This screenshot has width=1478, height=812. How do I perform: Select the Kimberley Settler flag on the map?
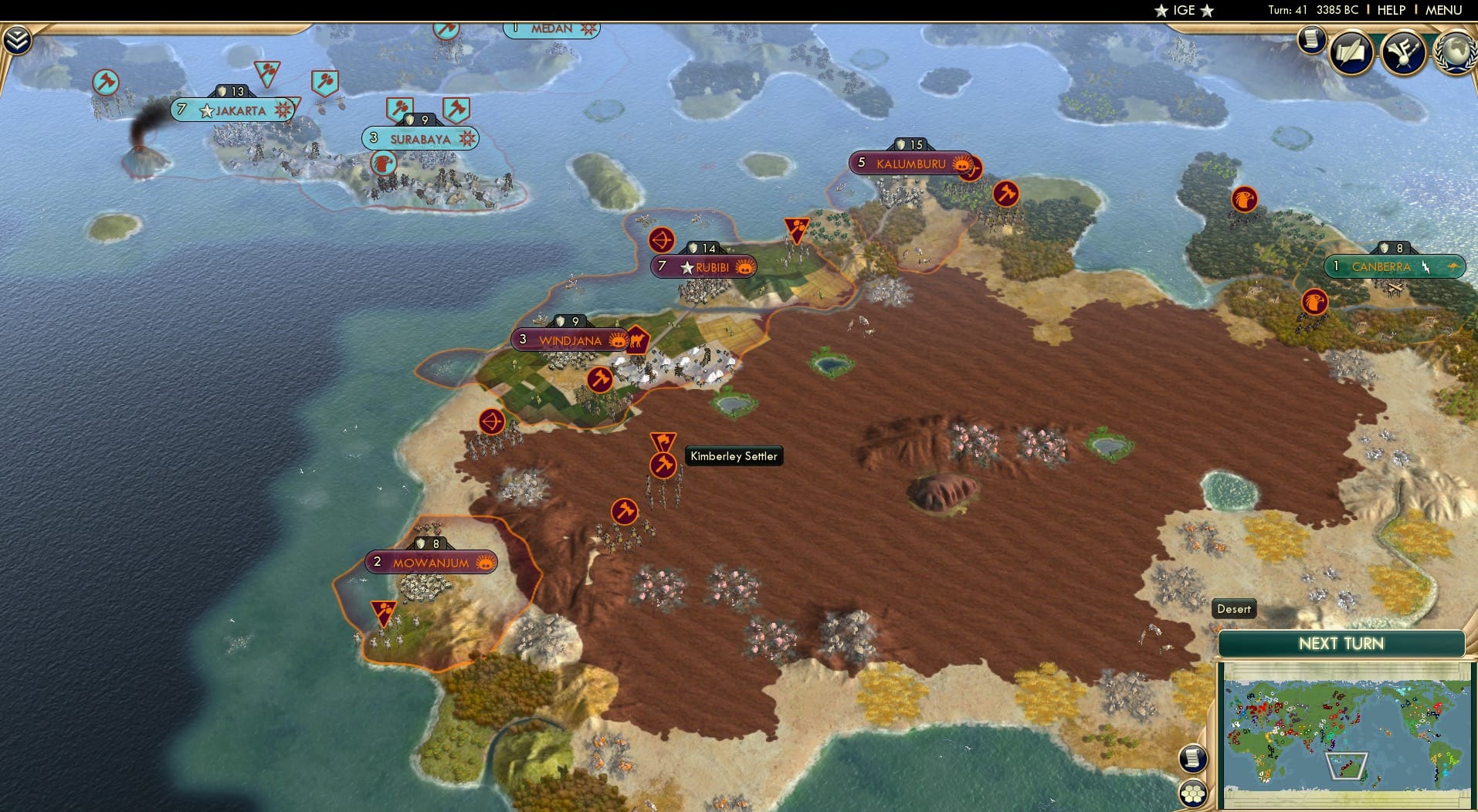663,445
